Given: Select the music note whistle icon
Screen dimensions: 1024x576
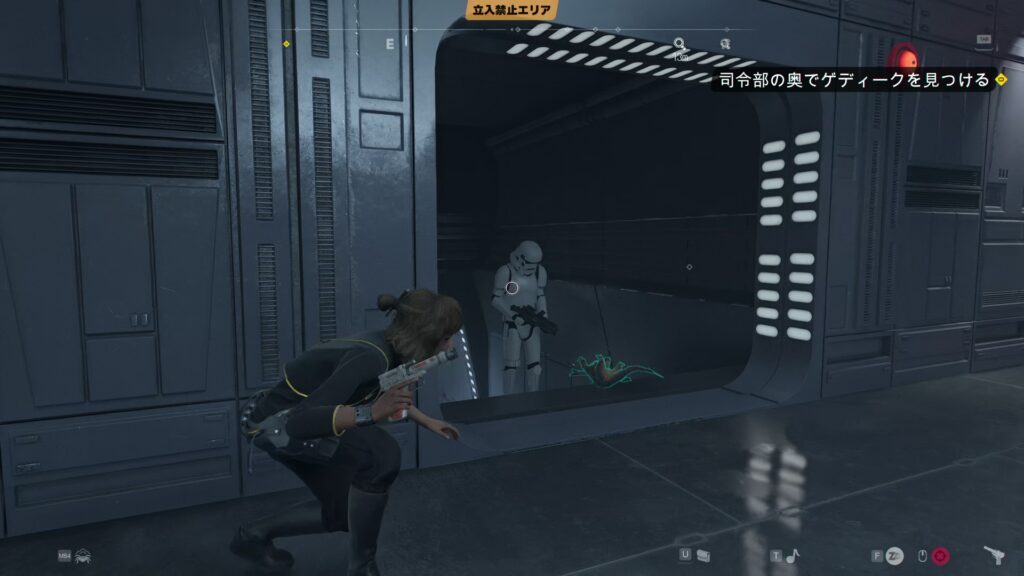Looking at the screenshot, I should [x=792, y=556].
